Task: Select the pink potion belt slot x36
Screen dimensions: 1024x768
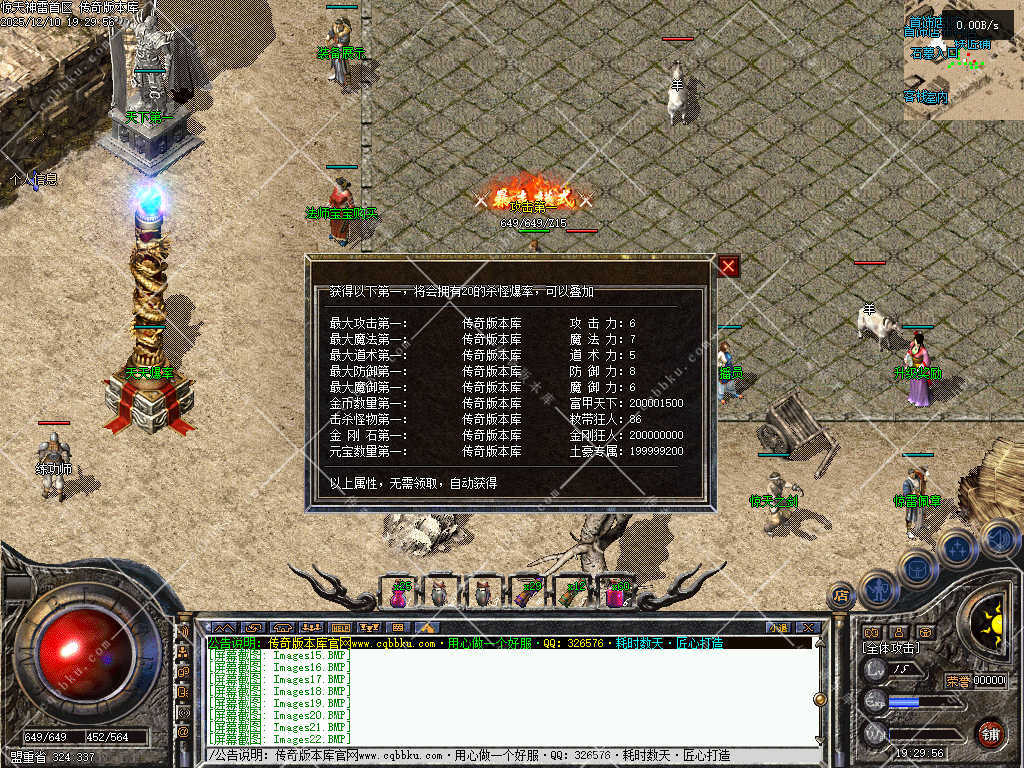Action: pyautogui.click(x=398, y=593)
